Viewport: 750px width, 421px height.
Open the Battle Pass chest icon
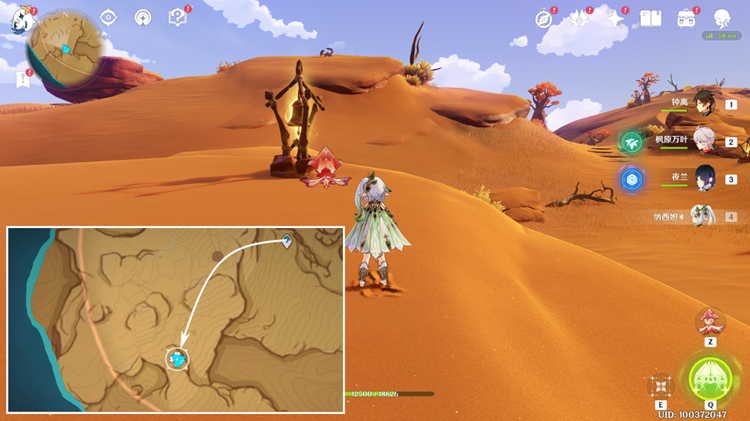(x=686, y=18)
